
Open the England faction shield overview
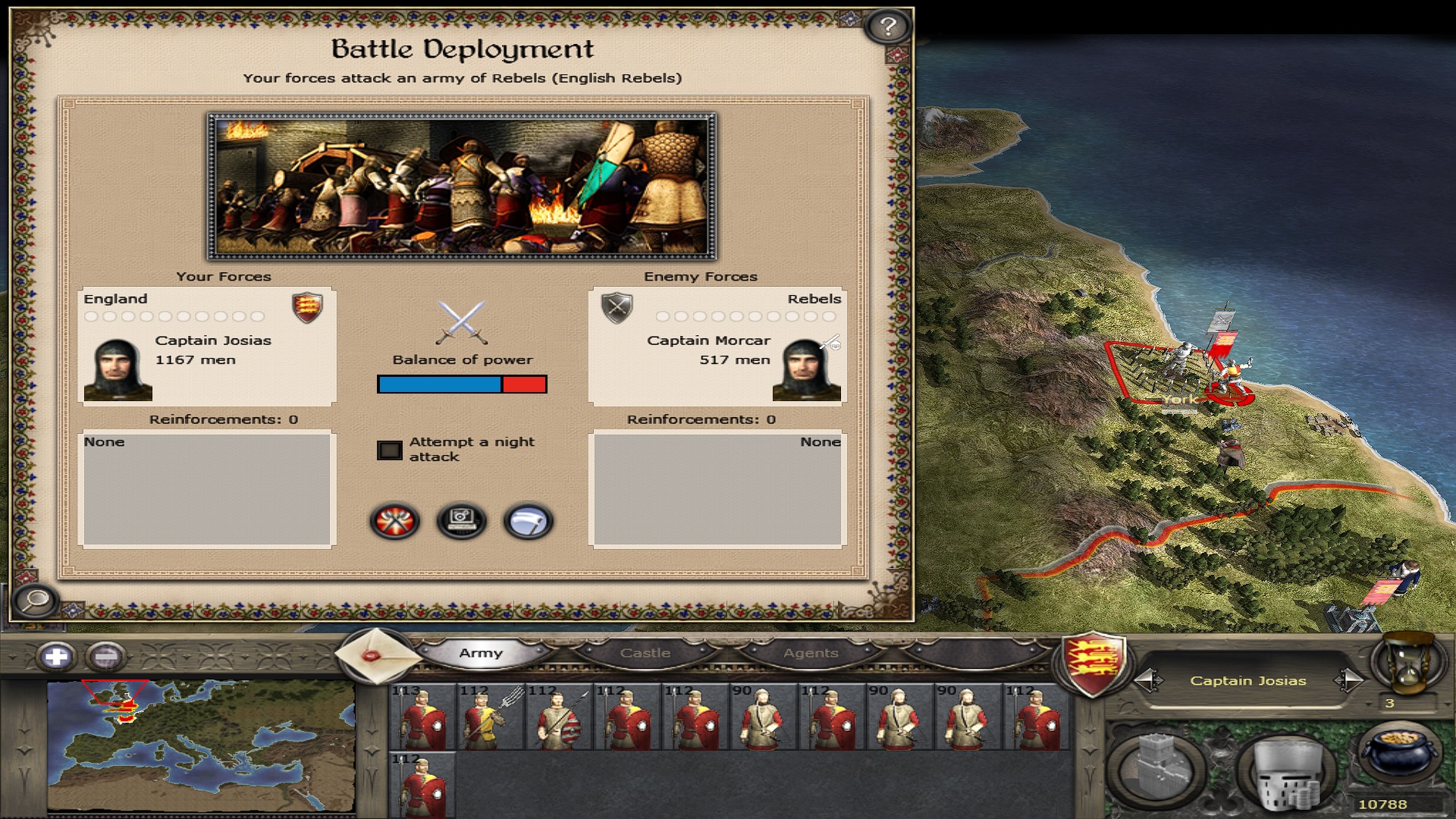(1092, 664)
